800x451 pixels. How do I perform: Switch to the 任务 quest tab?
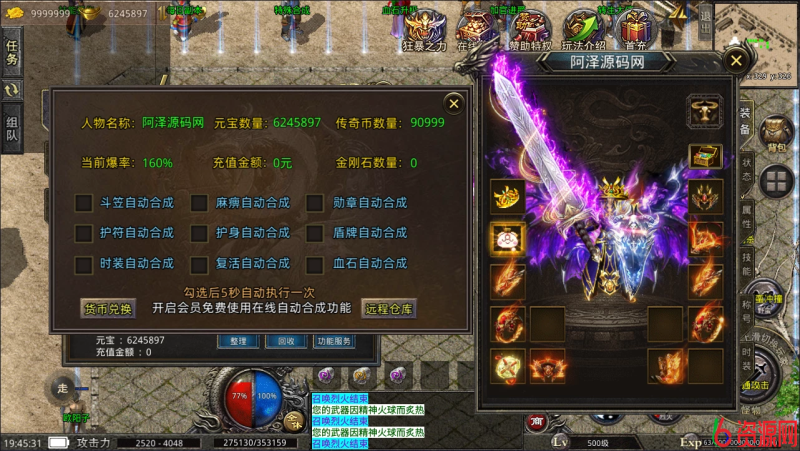pos(13,52)
